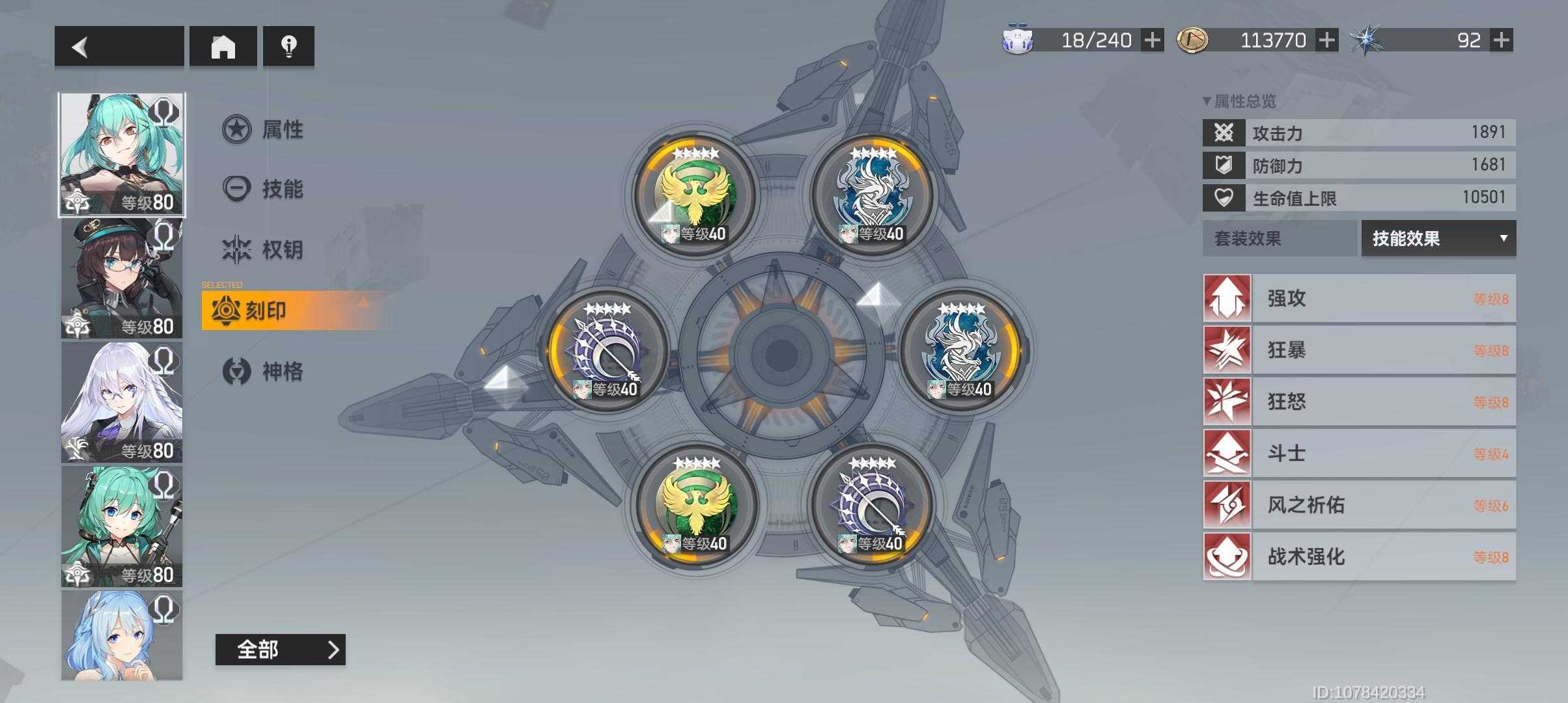Click the info tip icon near home
This screenshot has width=1568, height=703.
tap(288, 46)
